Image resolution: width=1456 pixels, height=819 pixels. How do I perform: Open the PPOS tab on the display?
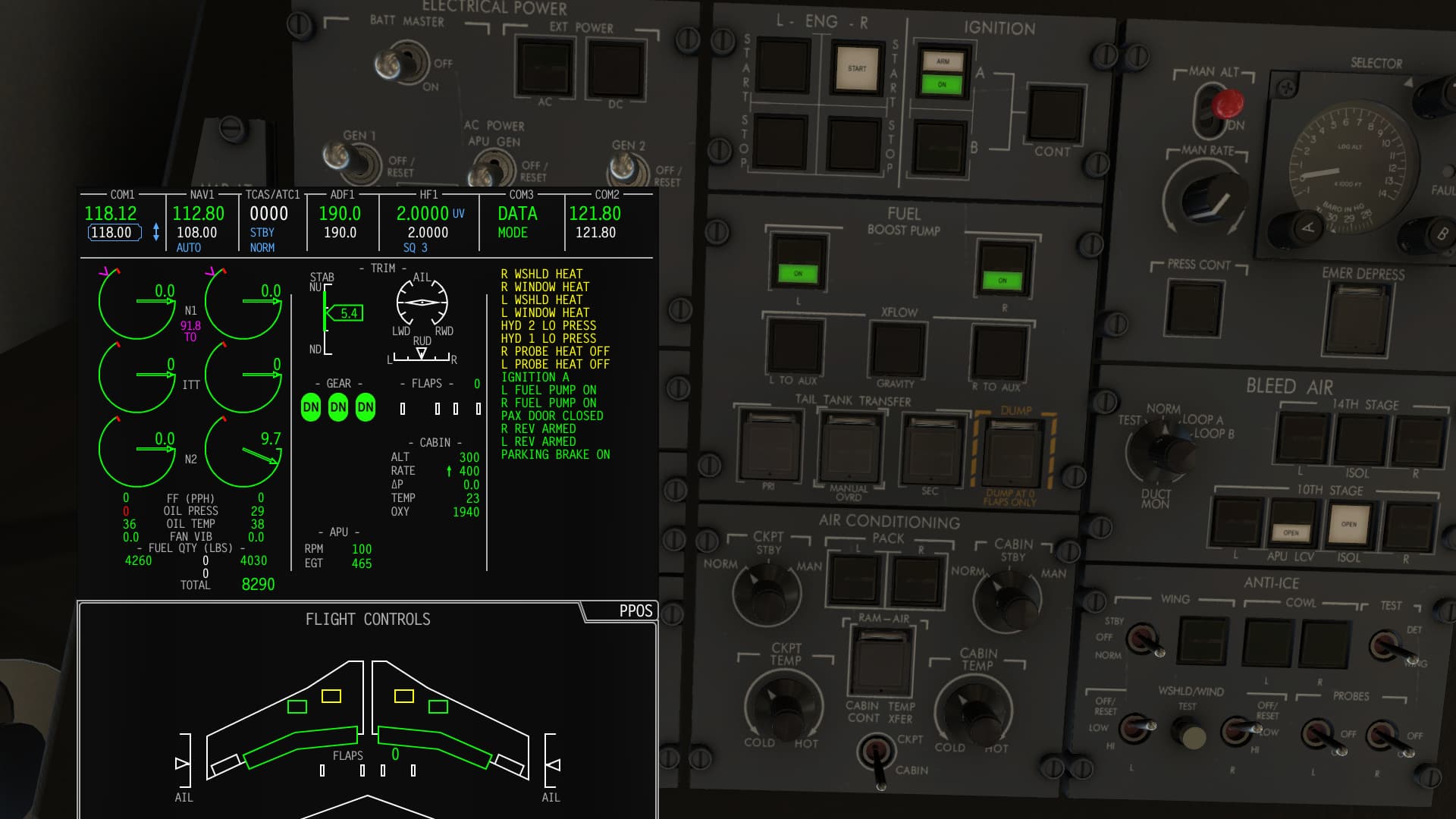(x=635, y=611)
